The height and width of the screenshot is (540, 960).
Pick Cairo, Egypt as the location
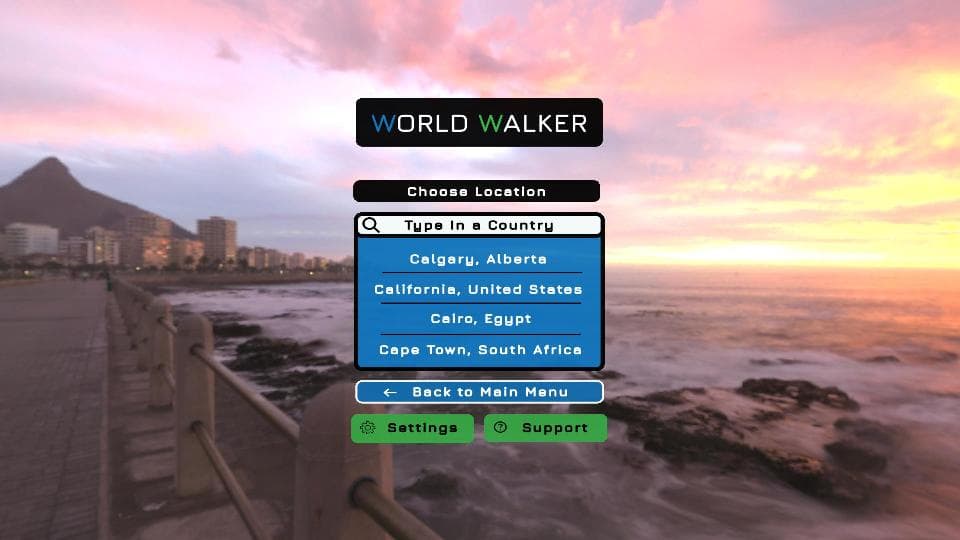pos(479,319)
